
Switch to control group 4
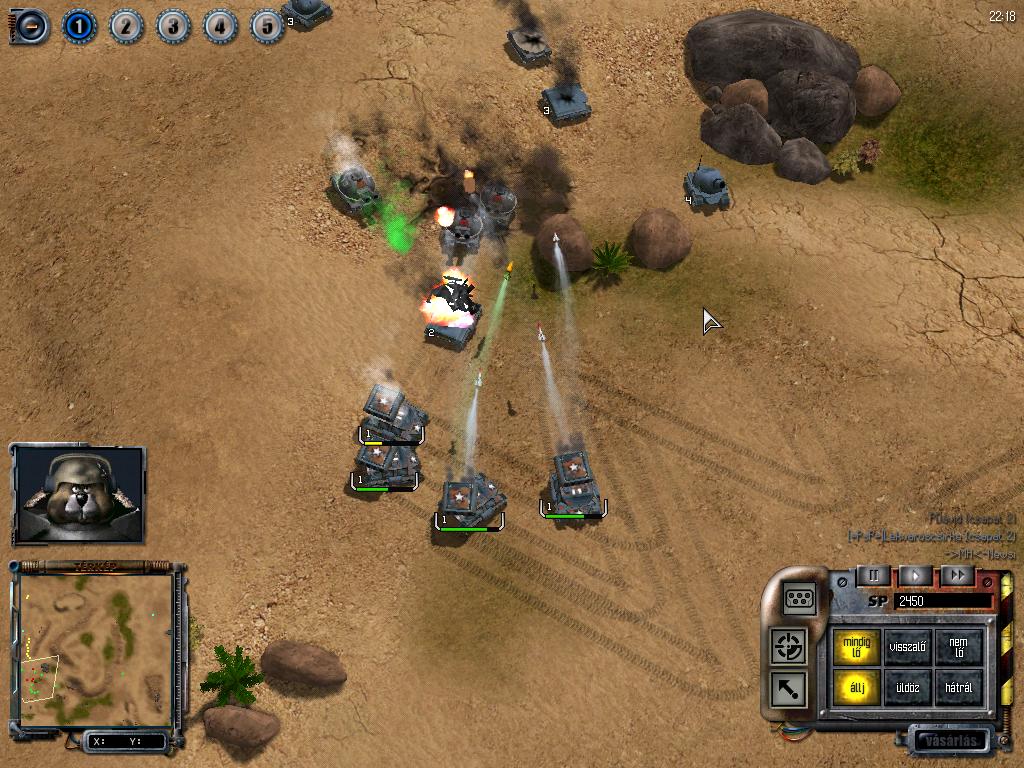pyautogui.click(x=221, y=25)
